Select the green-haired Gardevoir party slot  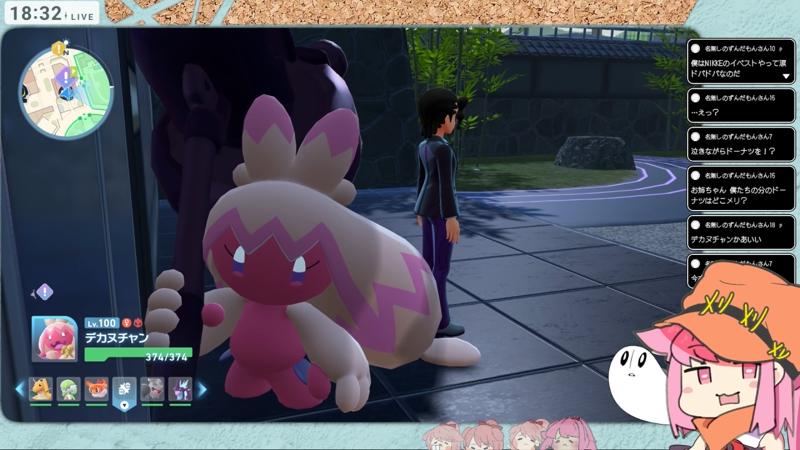(69, 389)
